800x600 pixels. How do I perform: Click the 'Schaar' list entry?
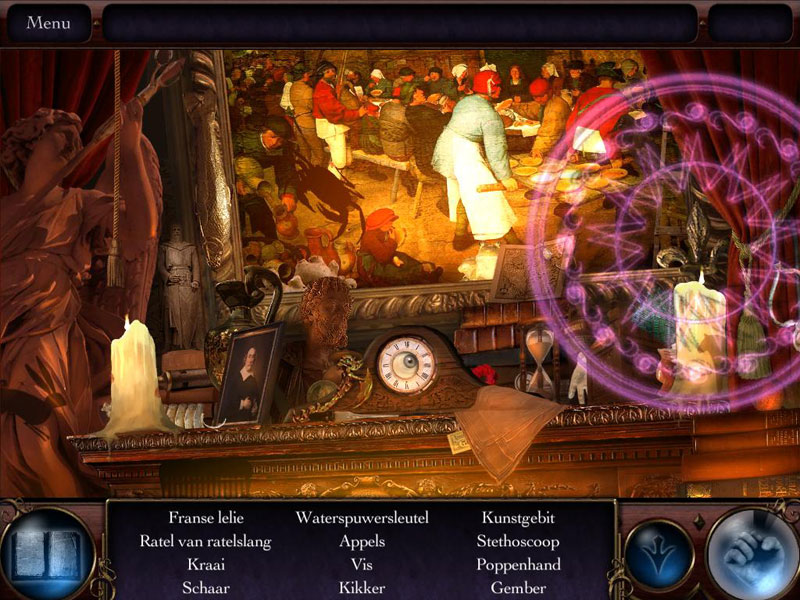206,588
